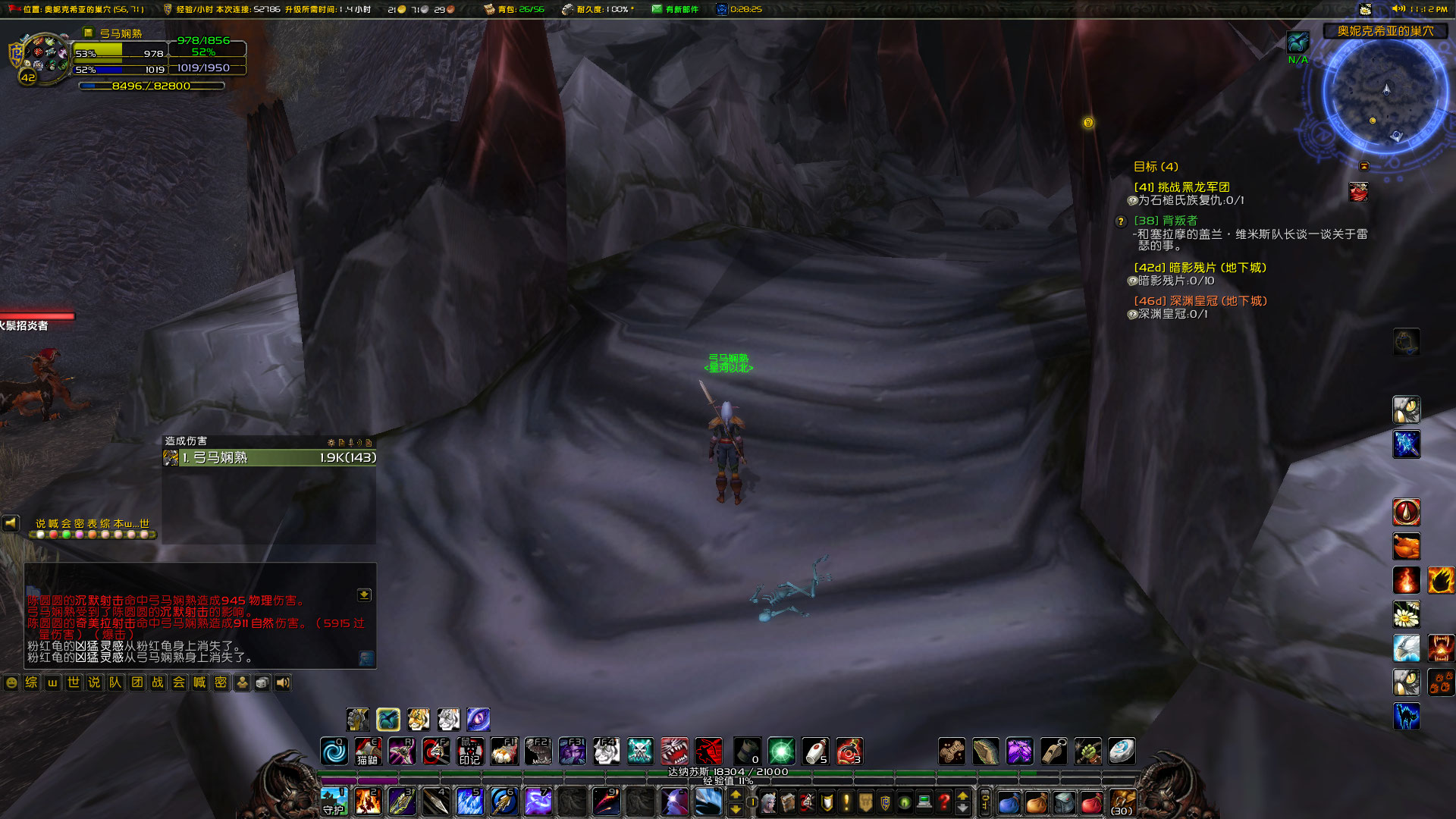Use the Hearthstone icon on the right action bar
Screen dimensions: 1456x819
[1121, 751]
